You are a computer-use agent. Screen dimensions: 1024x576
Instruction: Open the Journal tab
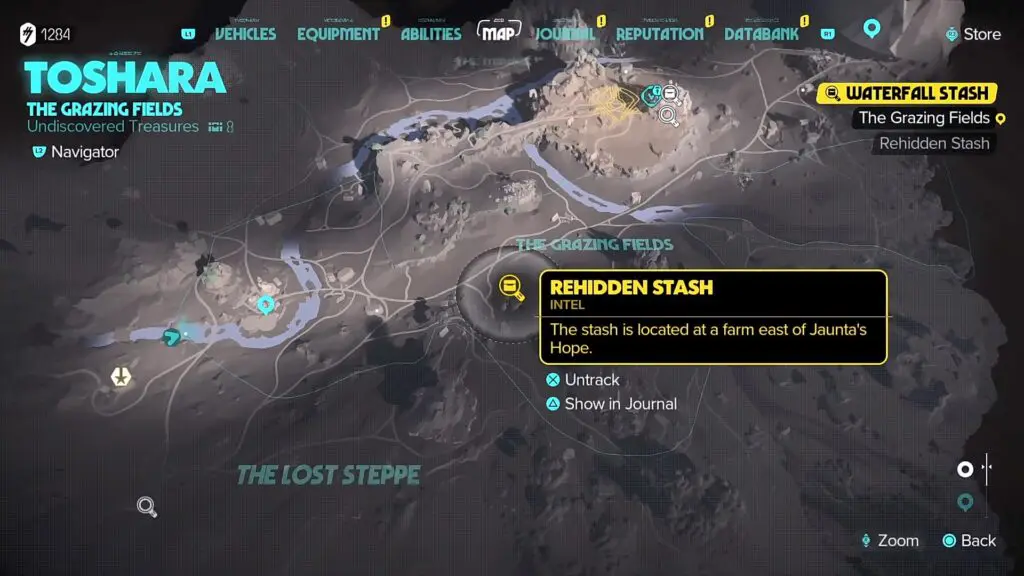[565, 34]
